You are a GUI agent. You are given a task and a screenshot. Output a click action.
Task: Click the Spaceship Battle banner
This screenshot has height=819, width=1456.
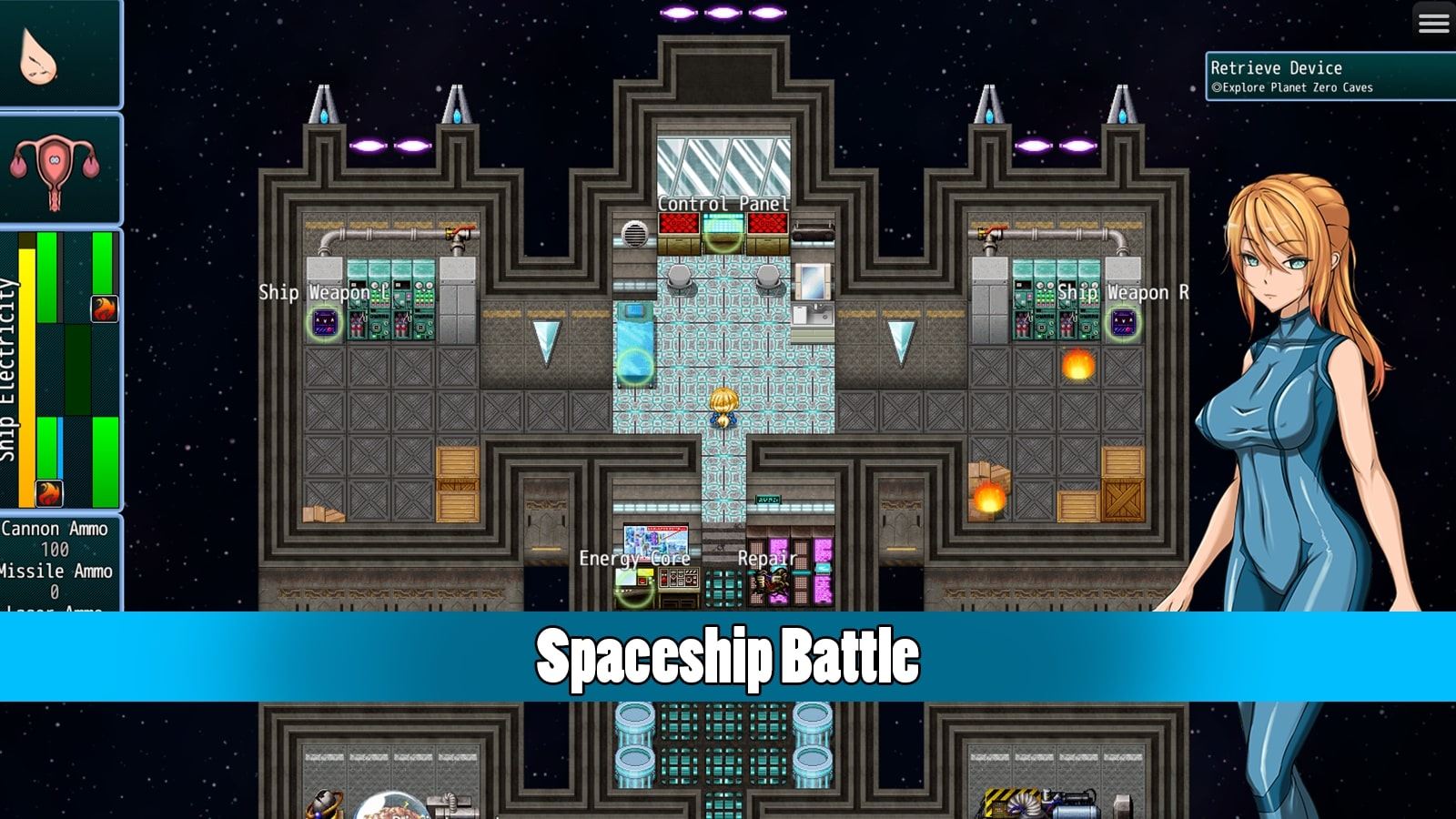point(728,653)
